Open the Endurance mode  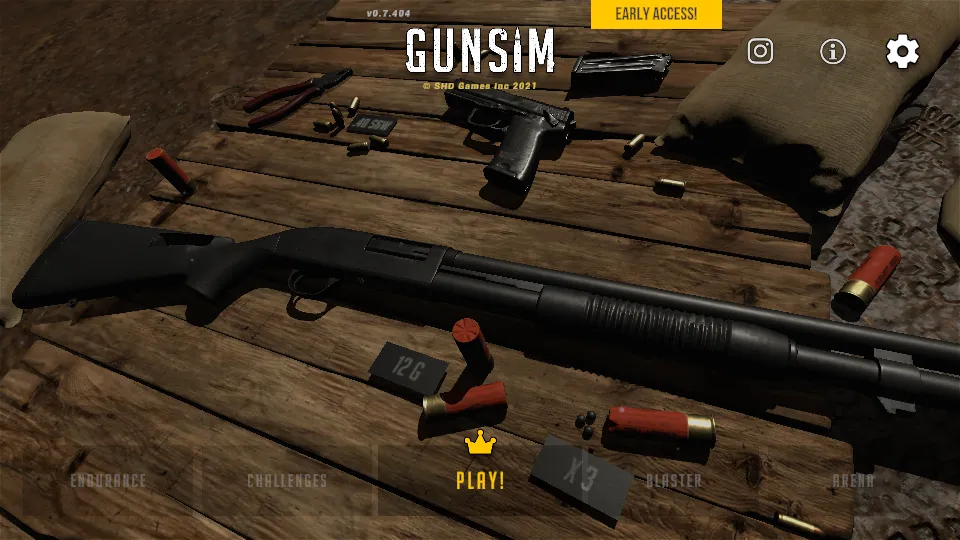pos(108,481)
